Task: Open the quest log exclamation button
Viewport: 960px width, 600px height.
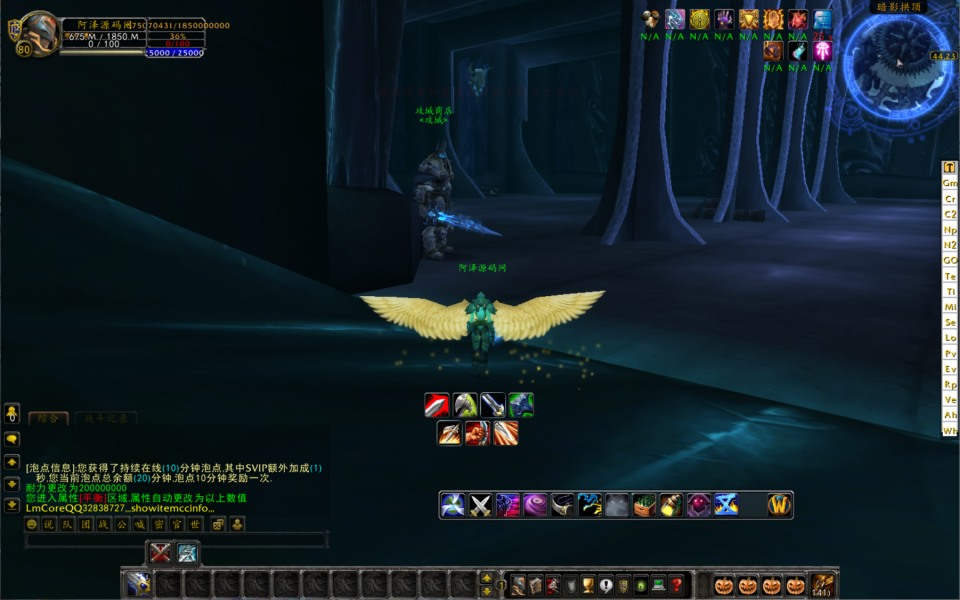Action: pyautogui.click(x=605, y=585)
